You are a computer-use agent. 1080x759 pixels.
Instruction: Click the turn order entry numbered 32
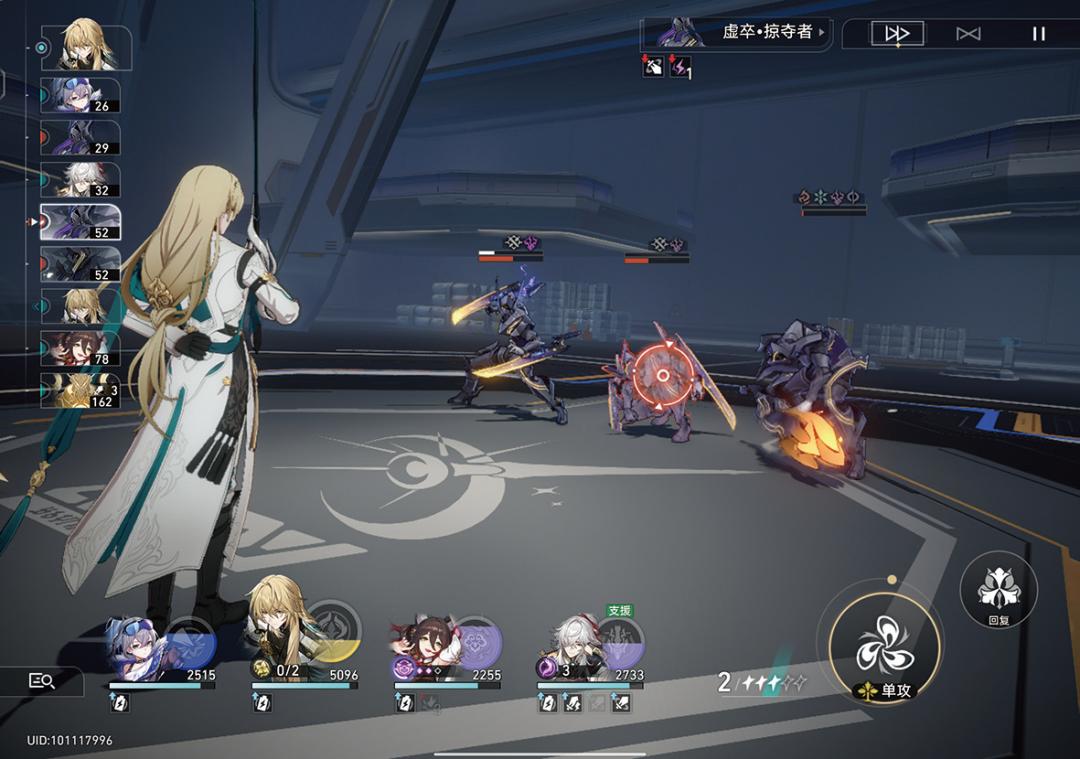[81, 180]
